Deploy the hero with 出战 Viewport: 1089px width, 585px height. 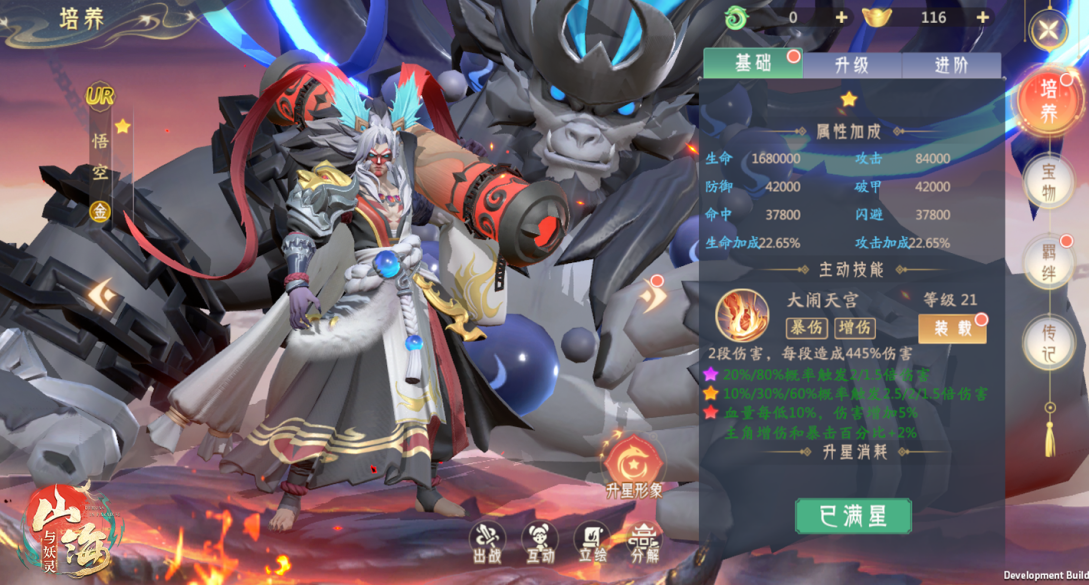coord(487,541)
